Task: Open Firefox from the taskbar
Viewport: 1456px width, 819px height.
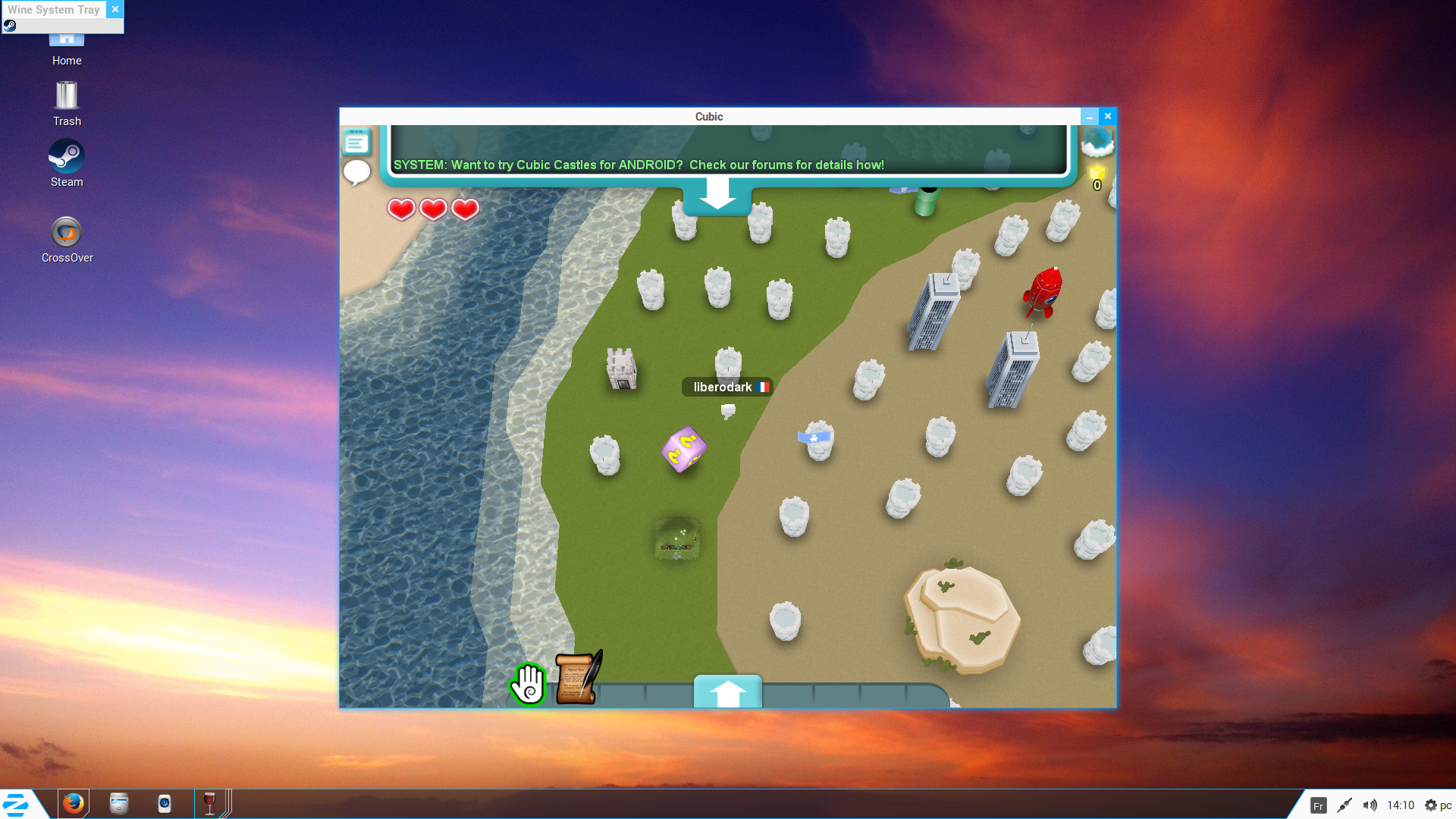Action: (x=74, y=804)
